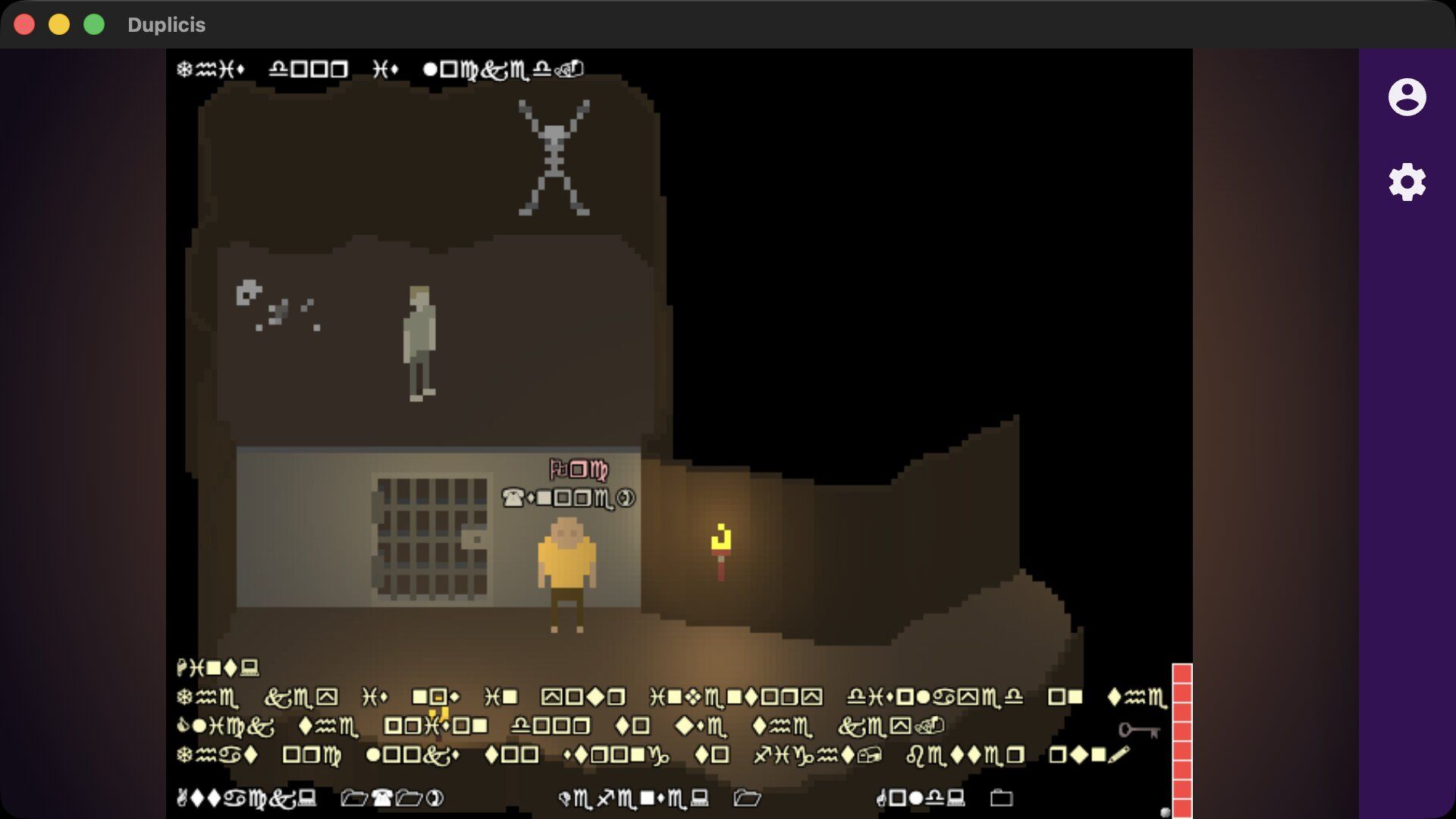
Task: Select the pencil icon at the end of the glyph line
Action: coord(1119,754)
